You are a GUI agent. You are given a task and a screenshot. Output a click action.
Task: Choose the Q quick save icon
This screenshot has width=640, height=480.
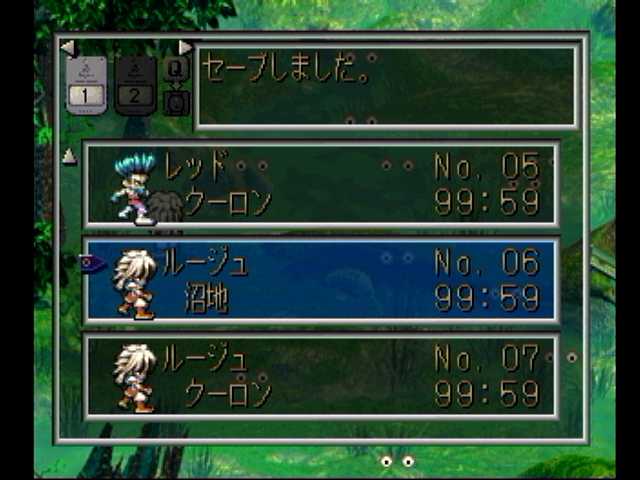pos(176,69)
